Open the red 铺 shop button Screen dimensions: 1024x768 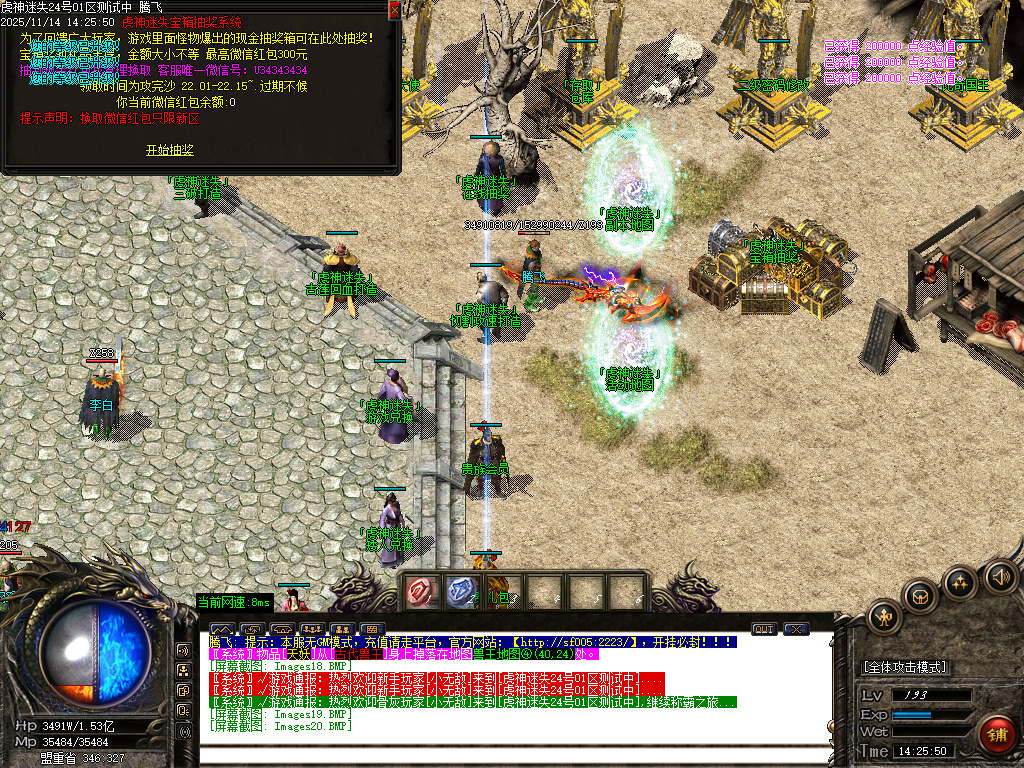pos(996,734)
